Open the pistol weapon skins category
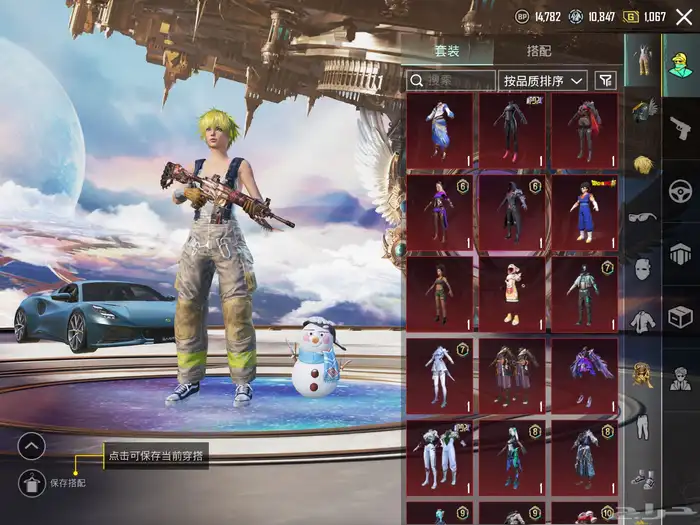 point(681,128)
